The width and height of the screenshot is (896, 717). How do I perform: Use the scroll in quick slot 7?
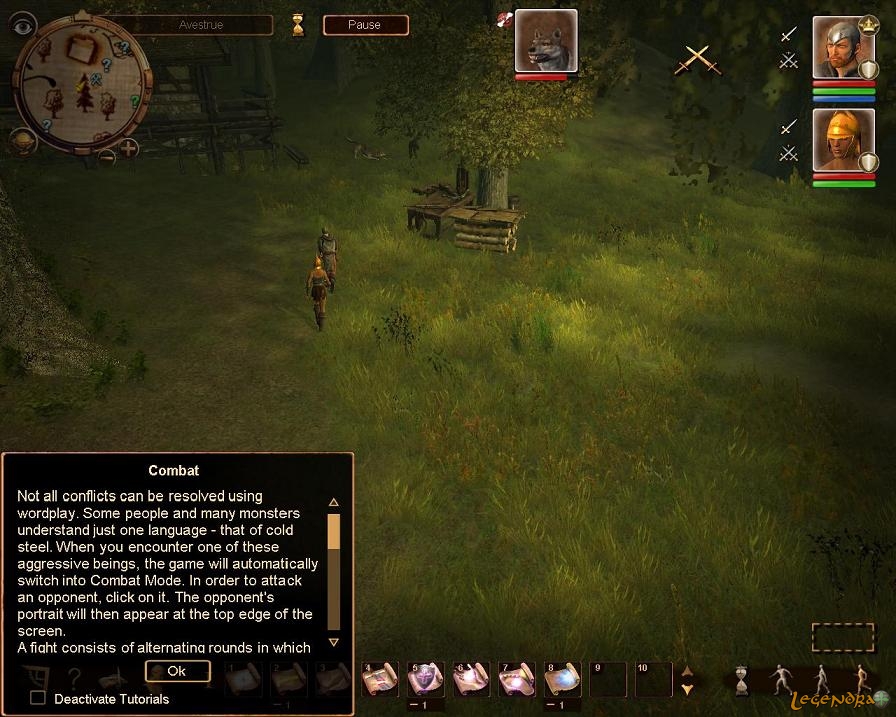click(517, 679)
